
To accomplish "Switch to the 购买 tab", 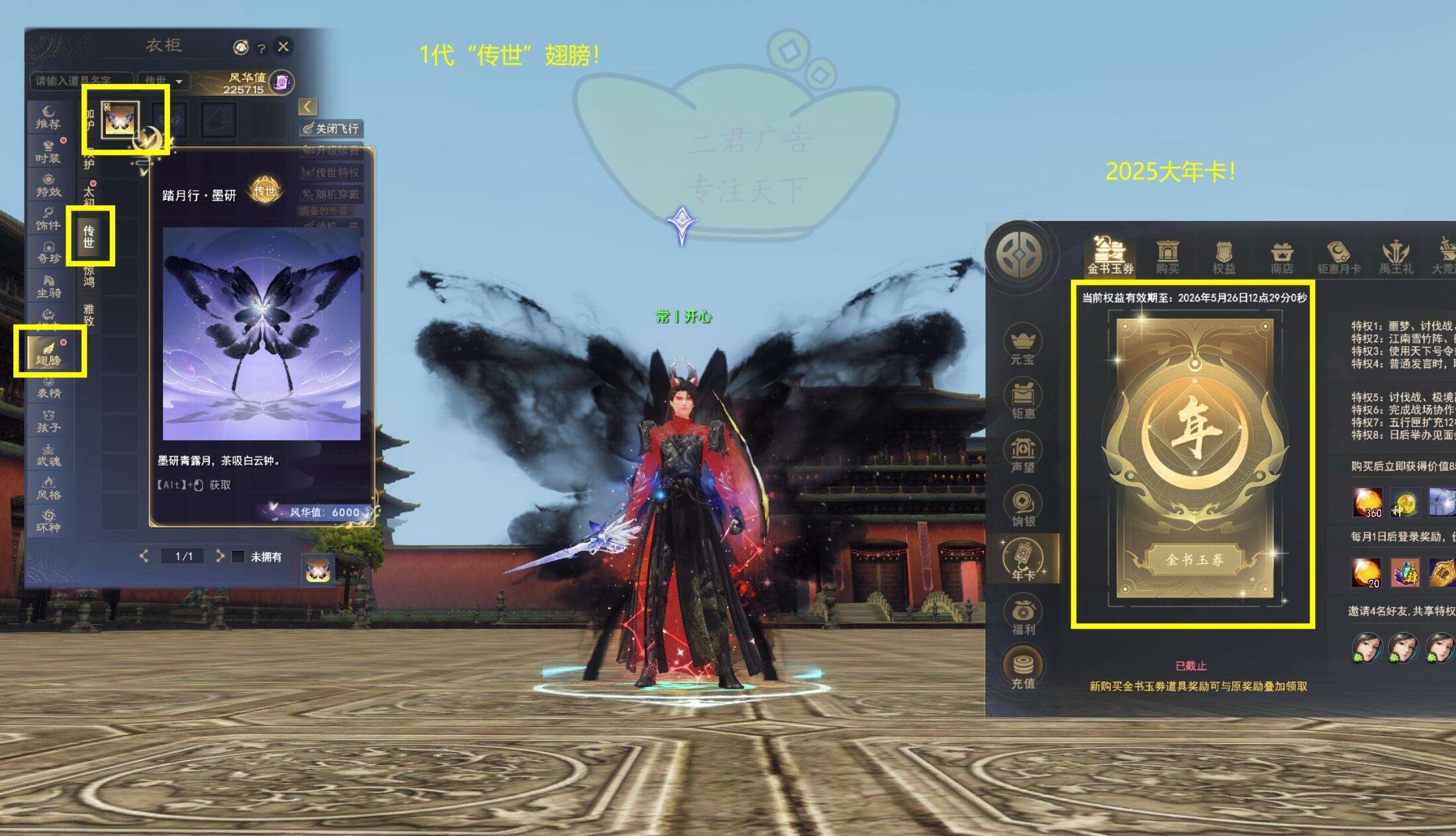I will (x=1167, y=257).
